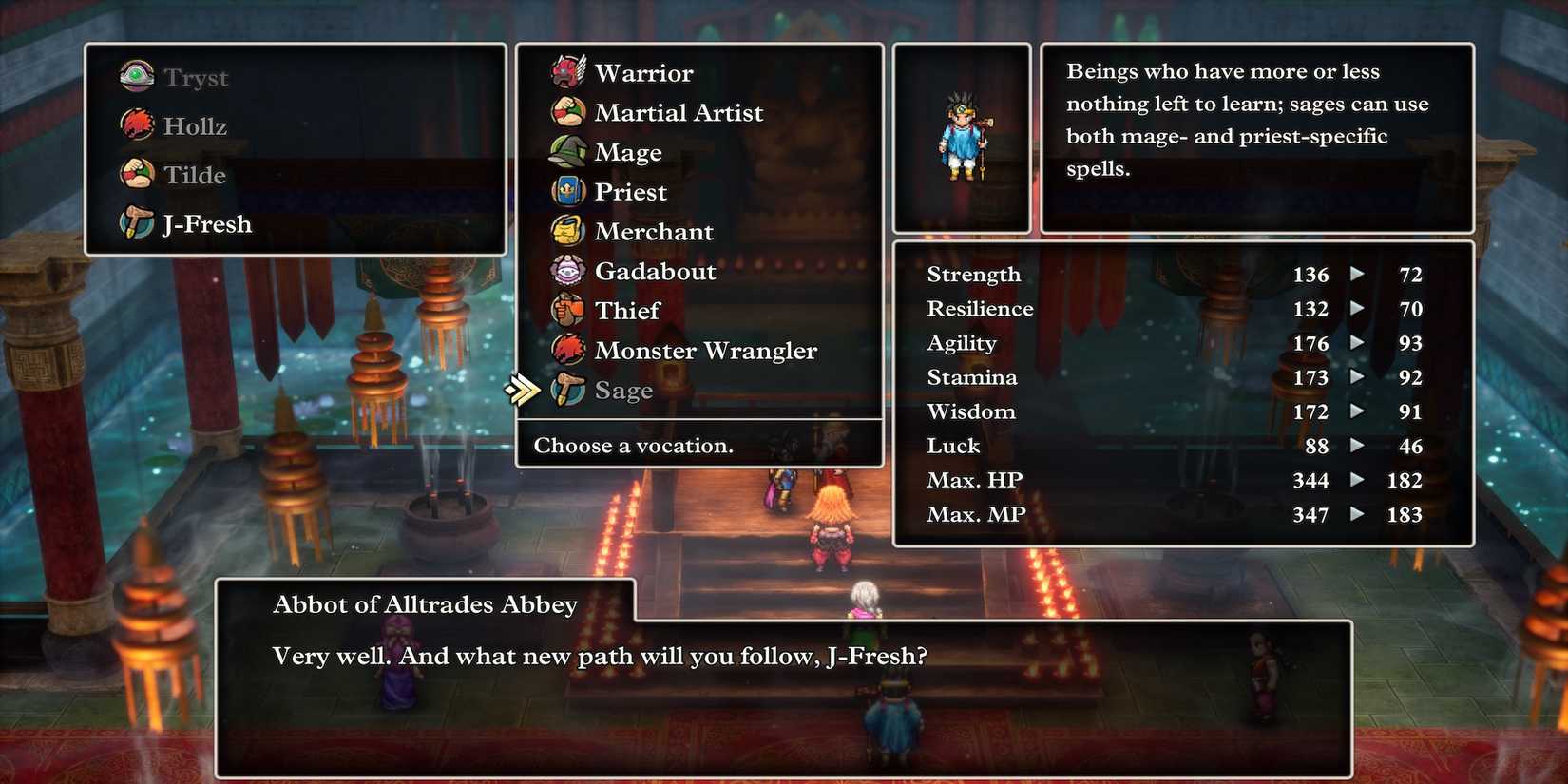Select the Sage staff icon
Viewport: 1568px width, 784px height.
(x=567, y=390)
